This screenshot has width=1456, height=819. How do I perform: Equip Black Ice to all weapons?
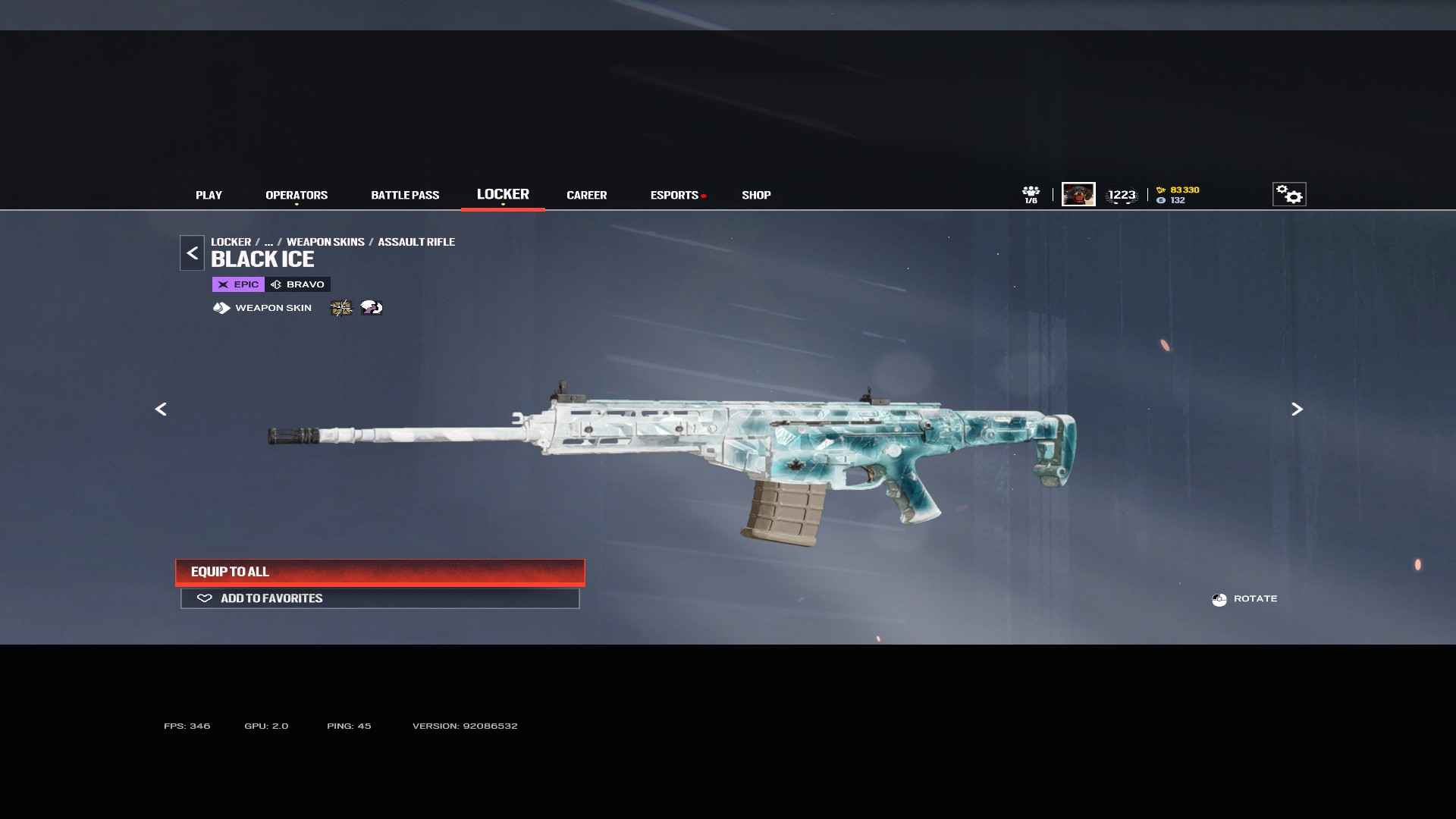coord(380,572)
